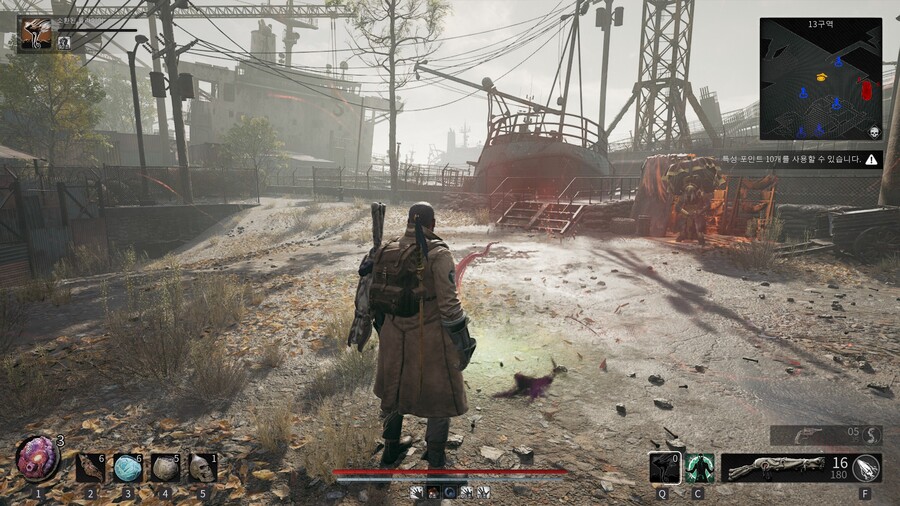Activate the dark skill icon bound to Q
The width and height of the screenshot is (900, 506).
tap(664, 467)
